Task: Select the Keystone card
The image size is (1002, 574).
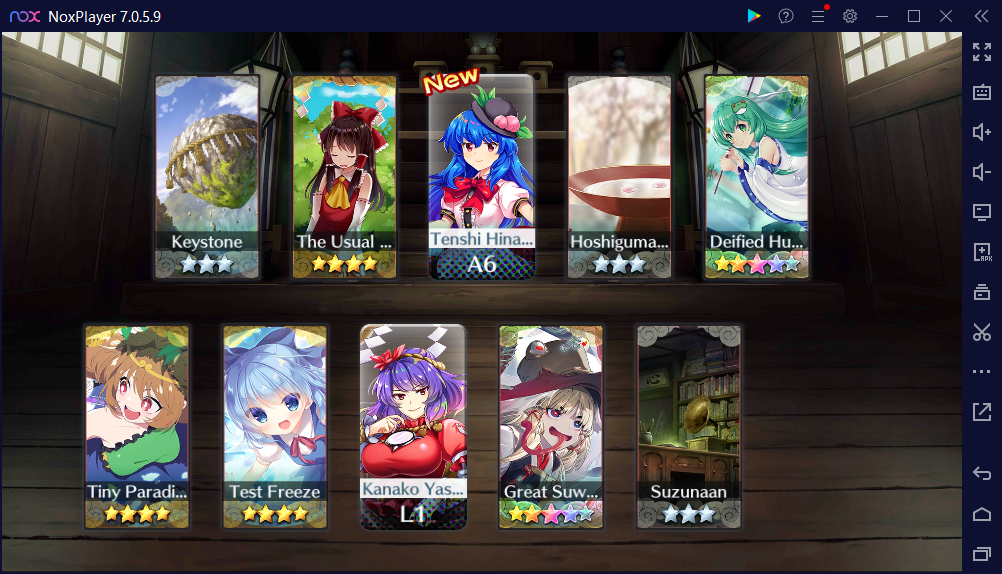Action: (x=207, y=175)
